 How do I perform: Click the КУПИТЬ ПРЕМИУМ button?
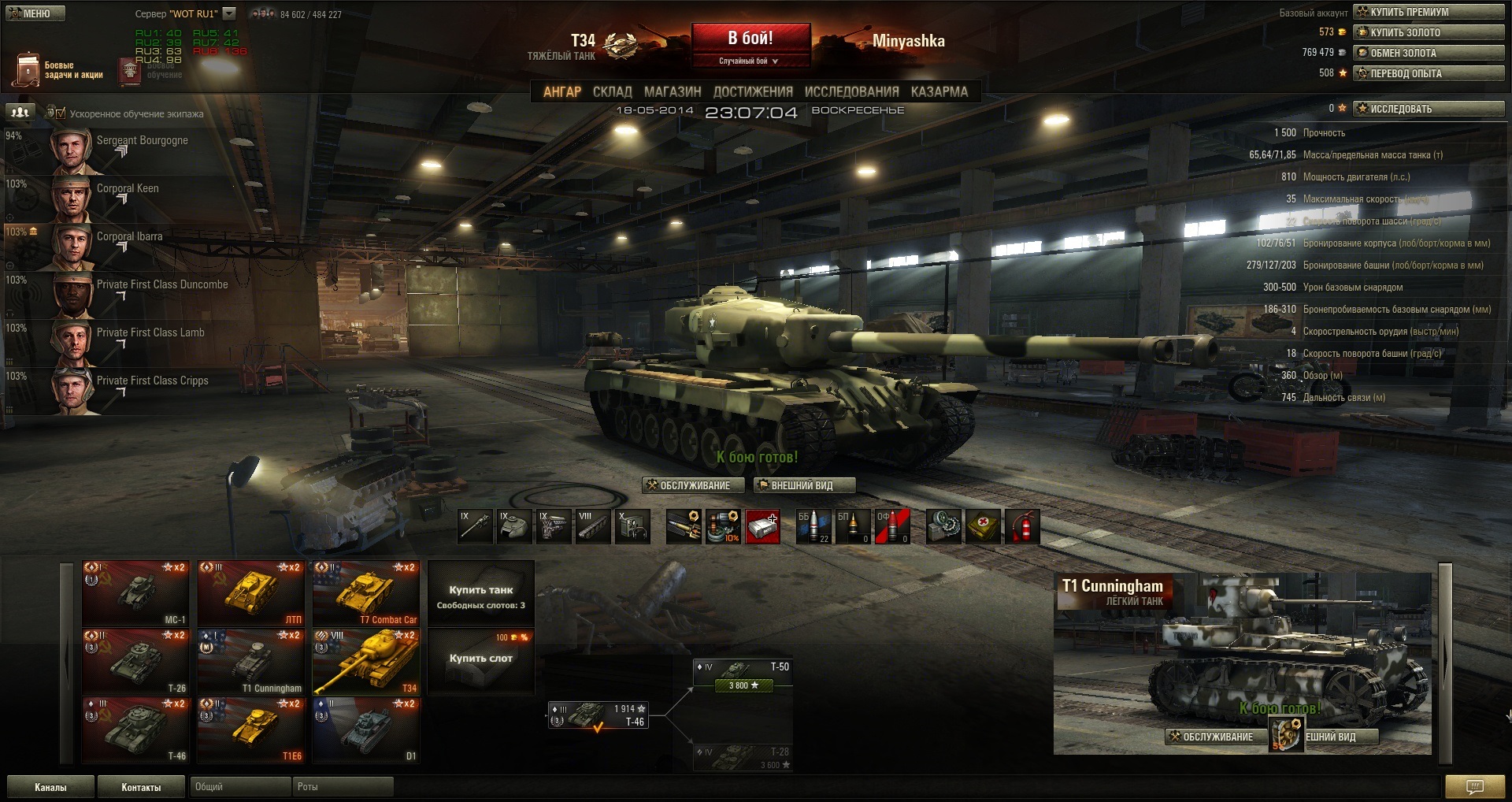pos(1429,12)
